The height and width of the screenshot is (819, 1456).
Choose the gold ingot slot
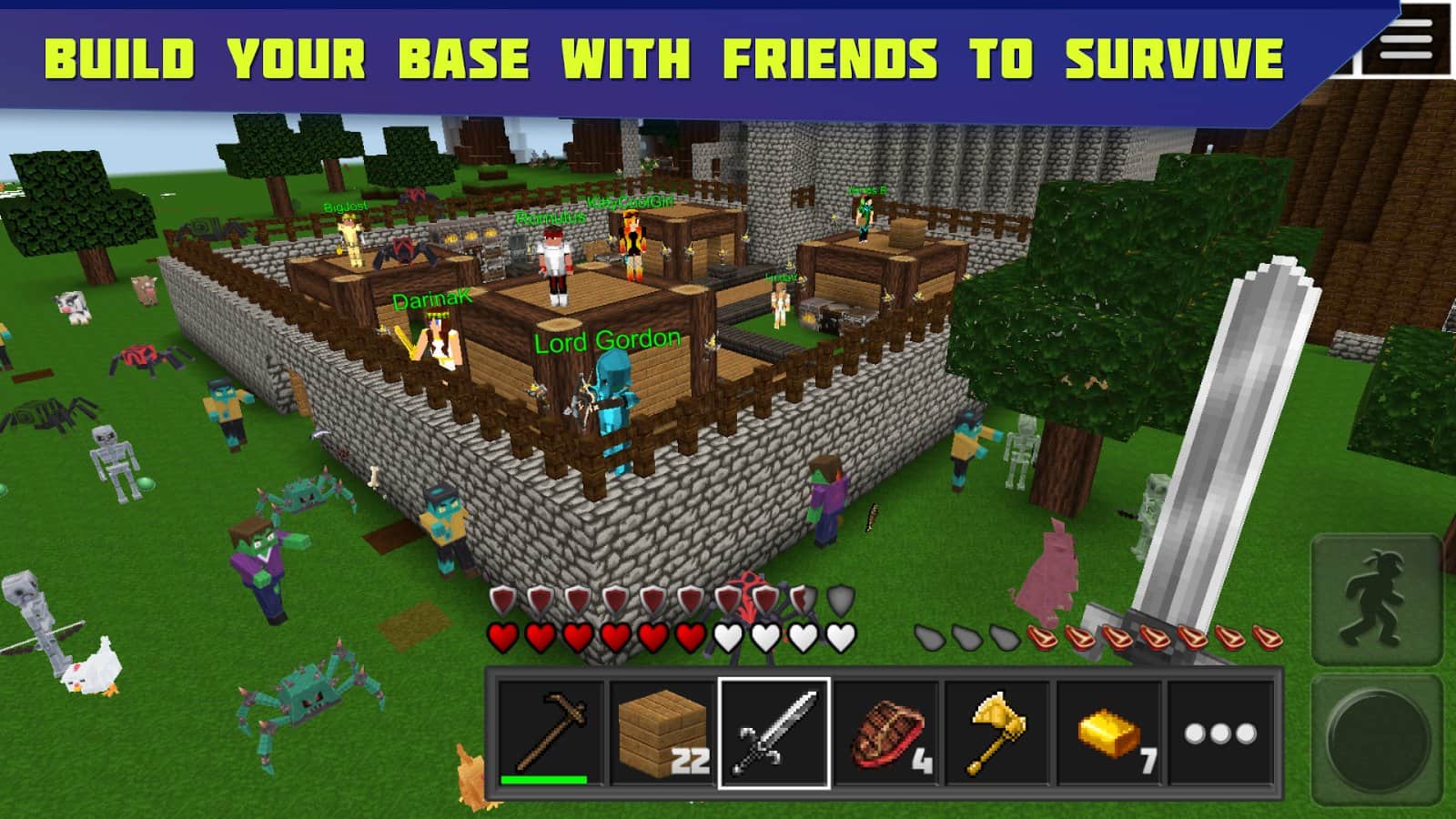(x=1109, y=733)
